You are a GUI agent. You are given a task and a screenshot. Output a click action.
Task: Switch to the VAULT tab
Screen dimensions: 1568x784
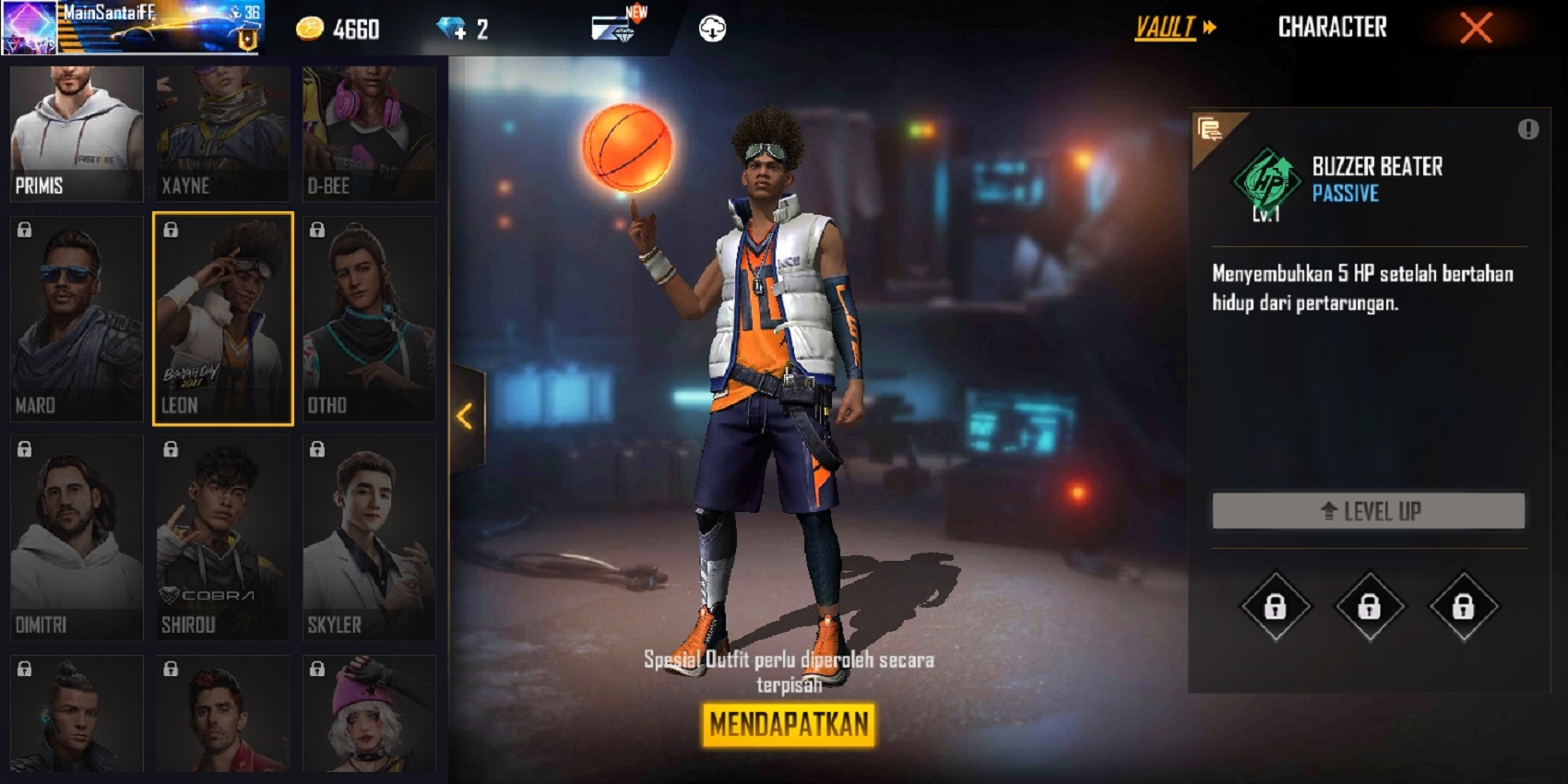(x=1164, y=28)
